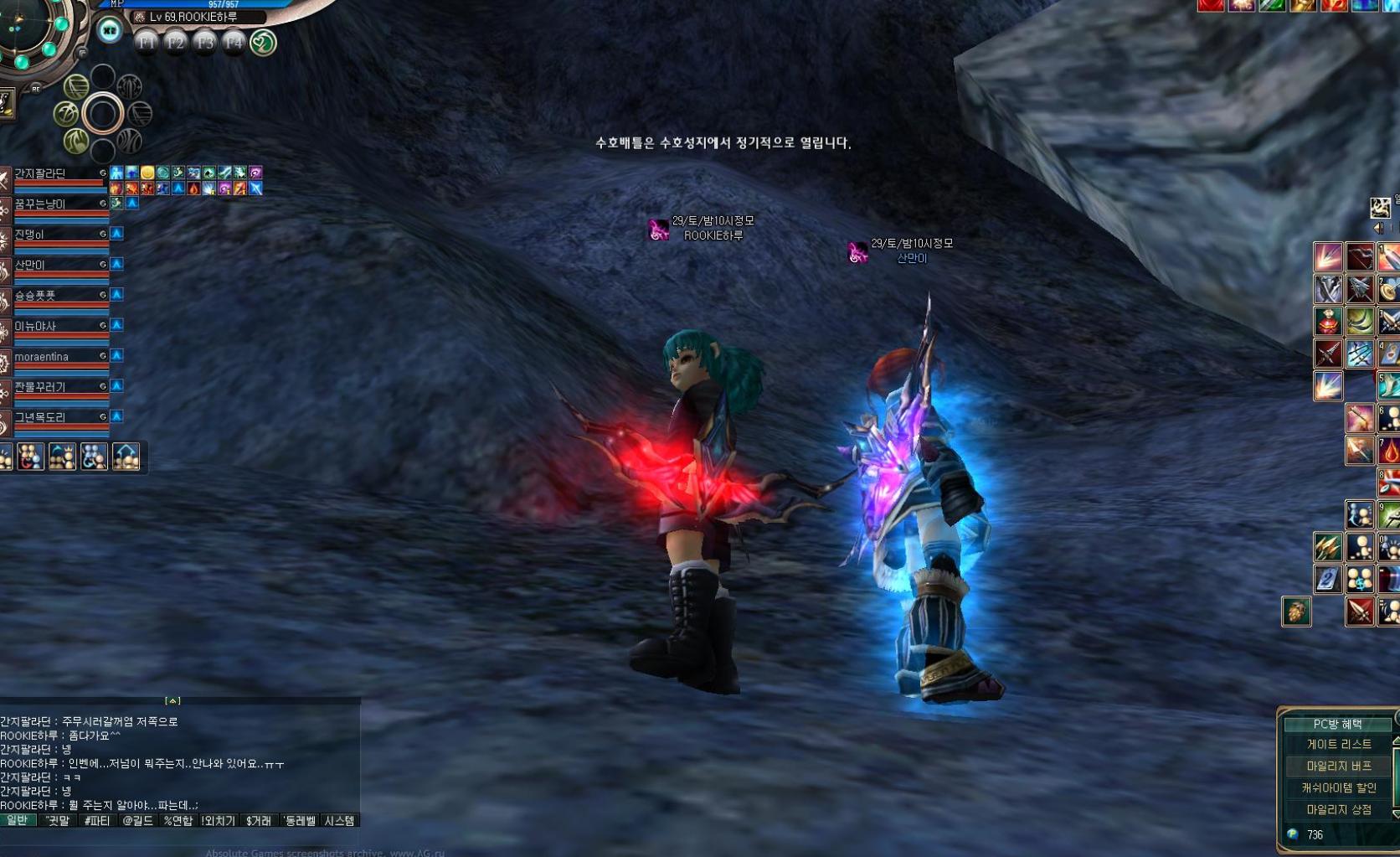The image size is (1400, 857).
Task: Switch to the #파티 chat tab
Action: click(96, 822)
